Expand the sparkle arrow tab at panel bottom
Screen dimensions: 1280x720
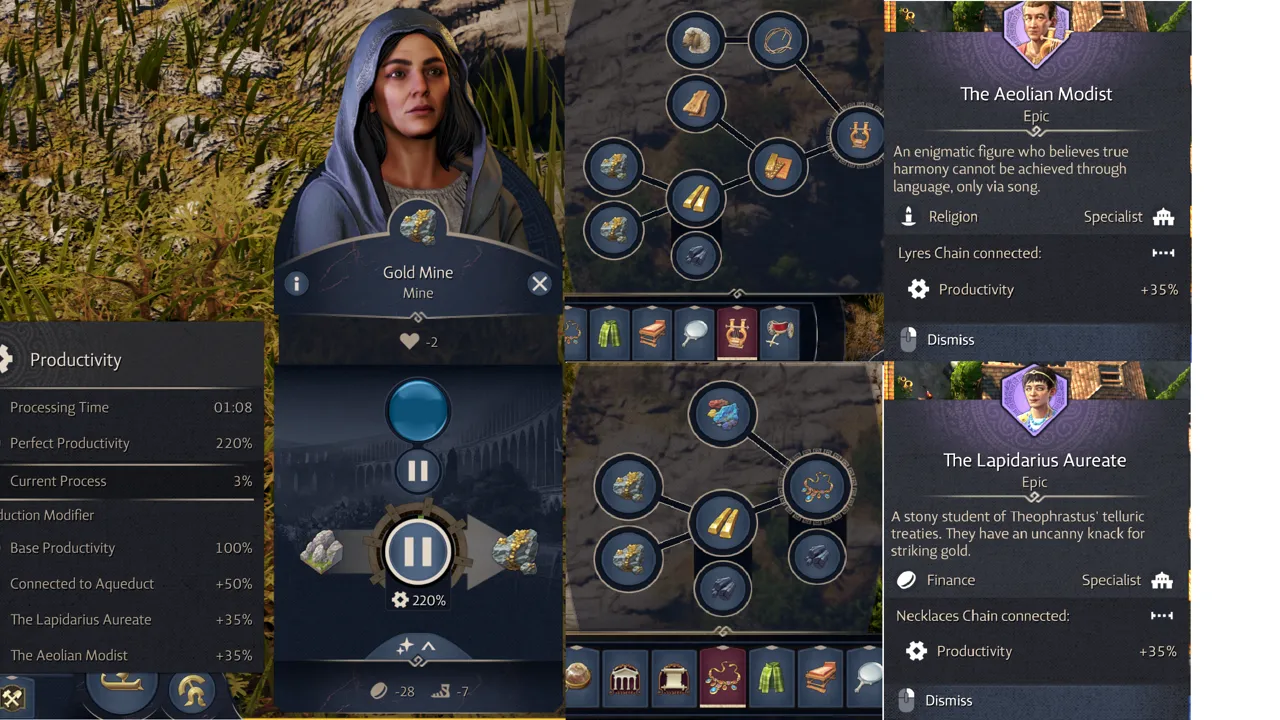click(417, 648)
